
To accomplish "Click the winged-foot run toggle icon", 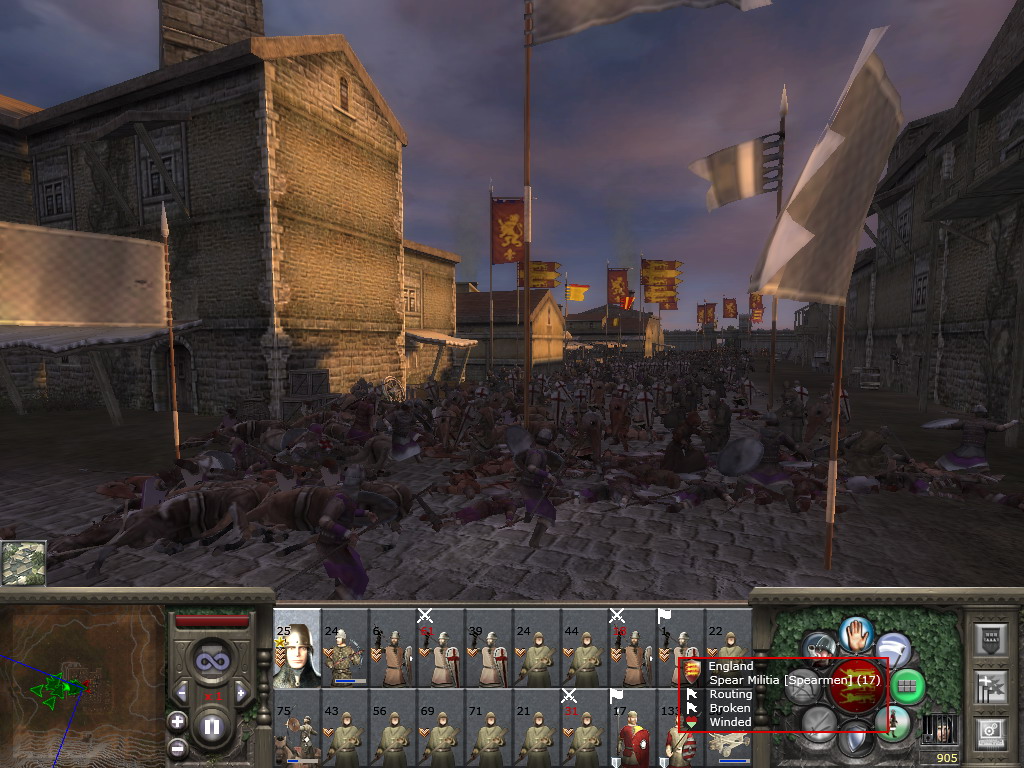I will 892,649.
